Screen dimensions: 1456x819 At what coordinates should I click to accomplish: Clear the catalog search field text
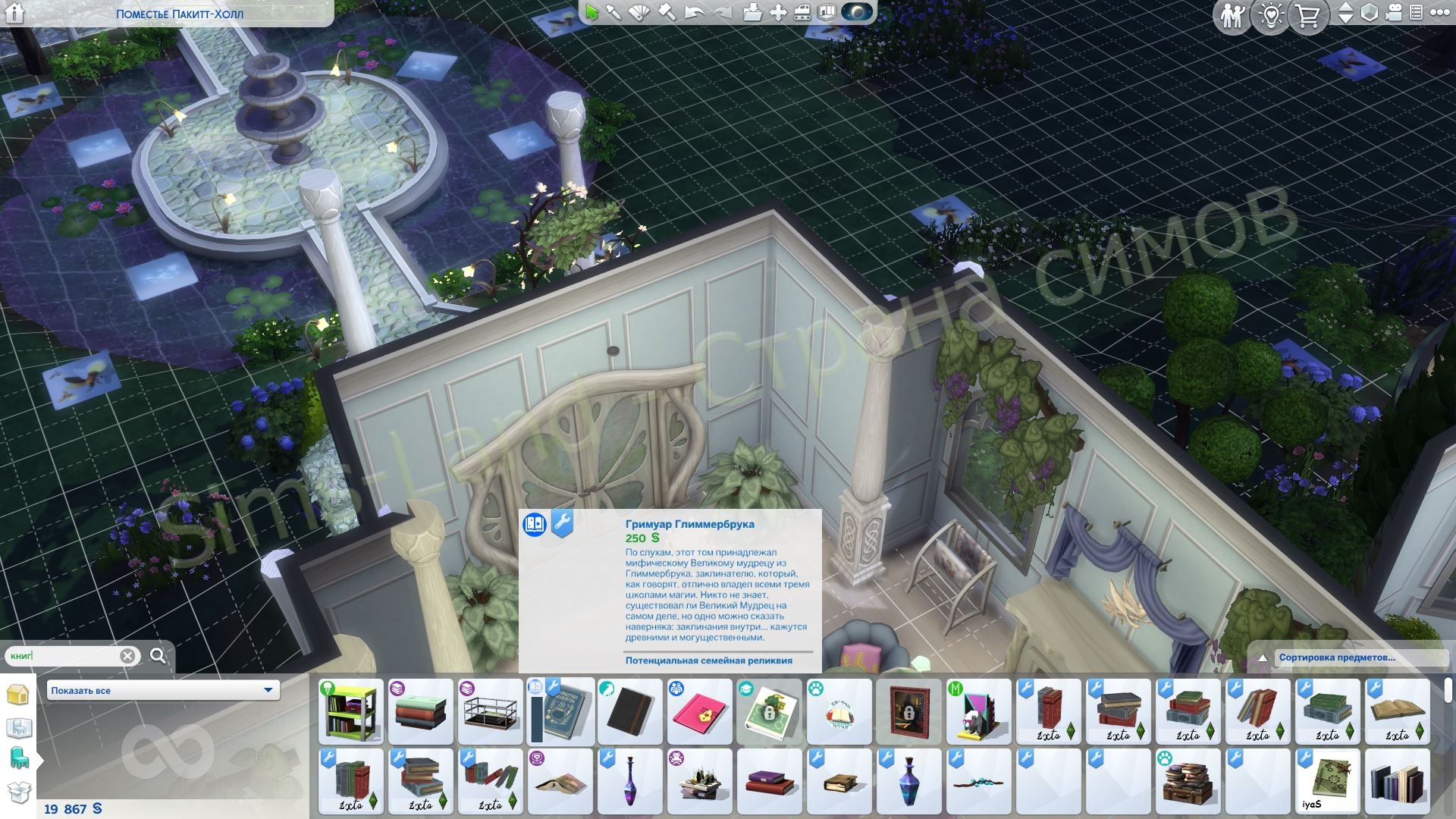coord(128,656)
